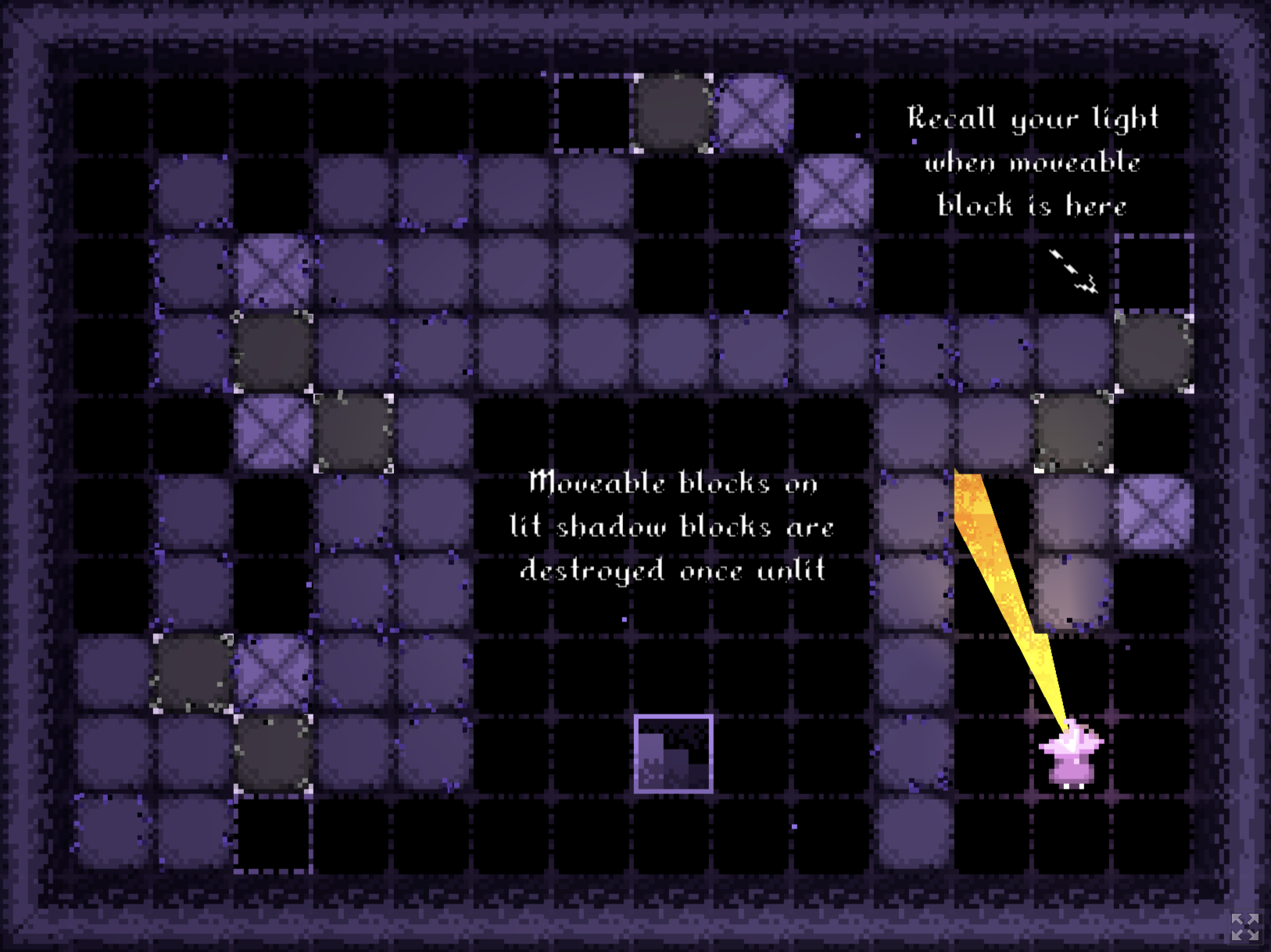The image size is (1271, 952).
Task: Toggle the dark shadow block beside the top moveable block
Action: tap(674, 113)
